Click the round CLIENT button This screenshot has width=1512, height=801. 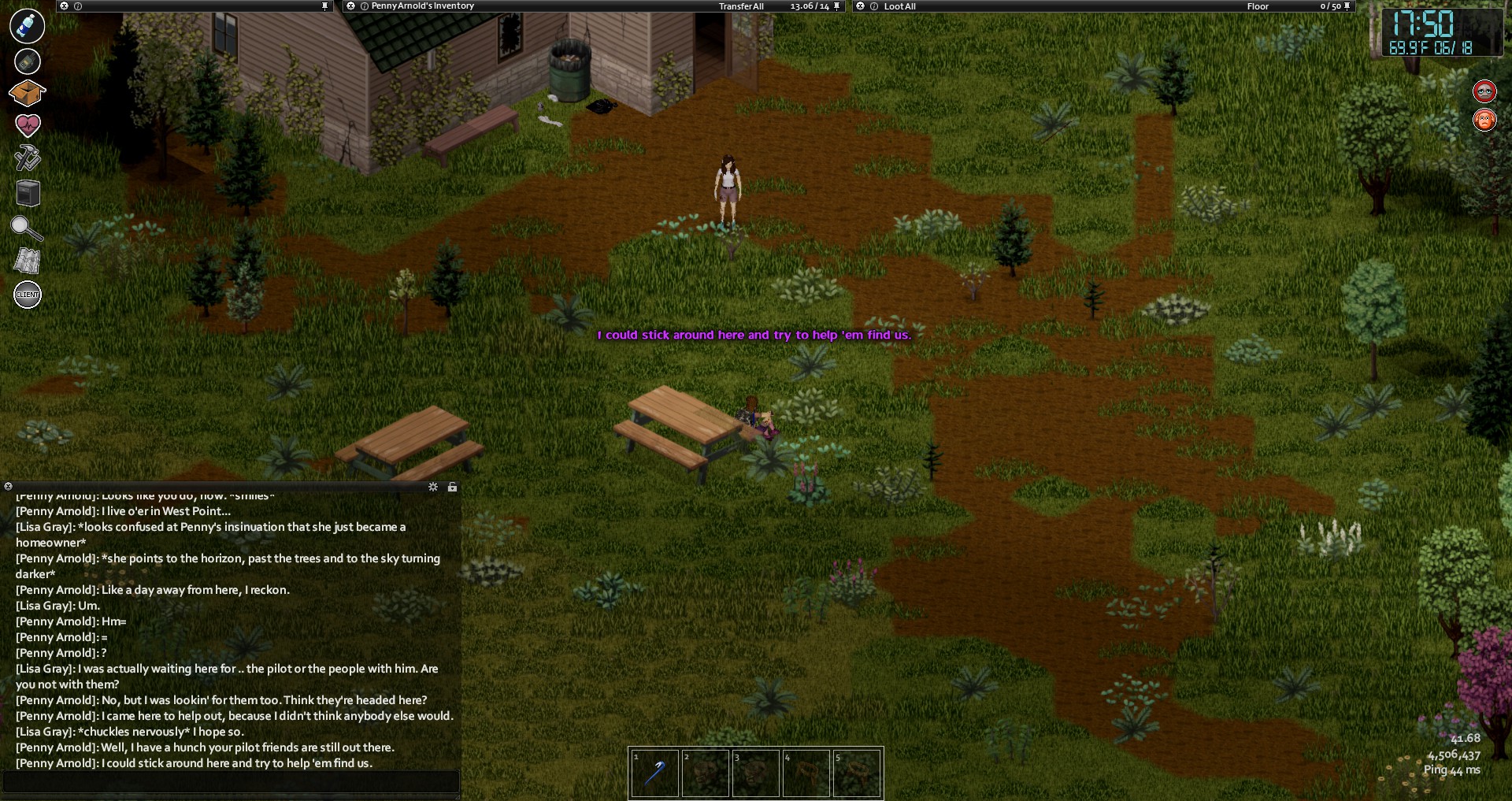pyautogui.click(x=28, y=295)
